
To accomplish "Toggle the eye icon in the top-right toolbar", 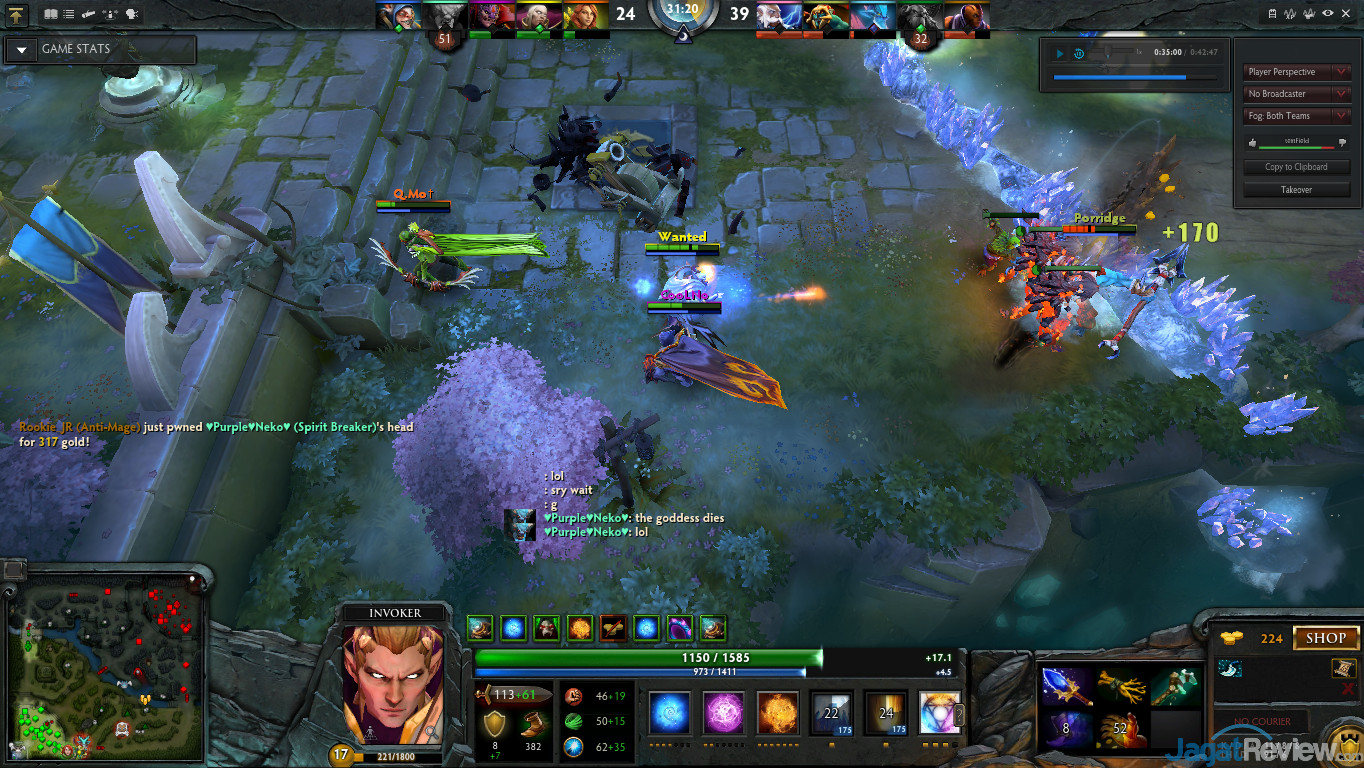I will pyautogui.click(x=1329, y=14).
